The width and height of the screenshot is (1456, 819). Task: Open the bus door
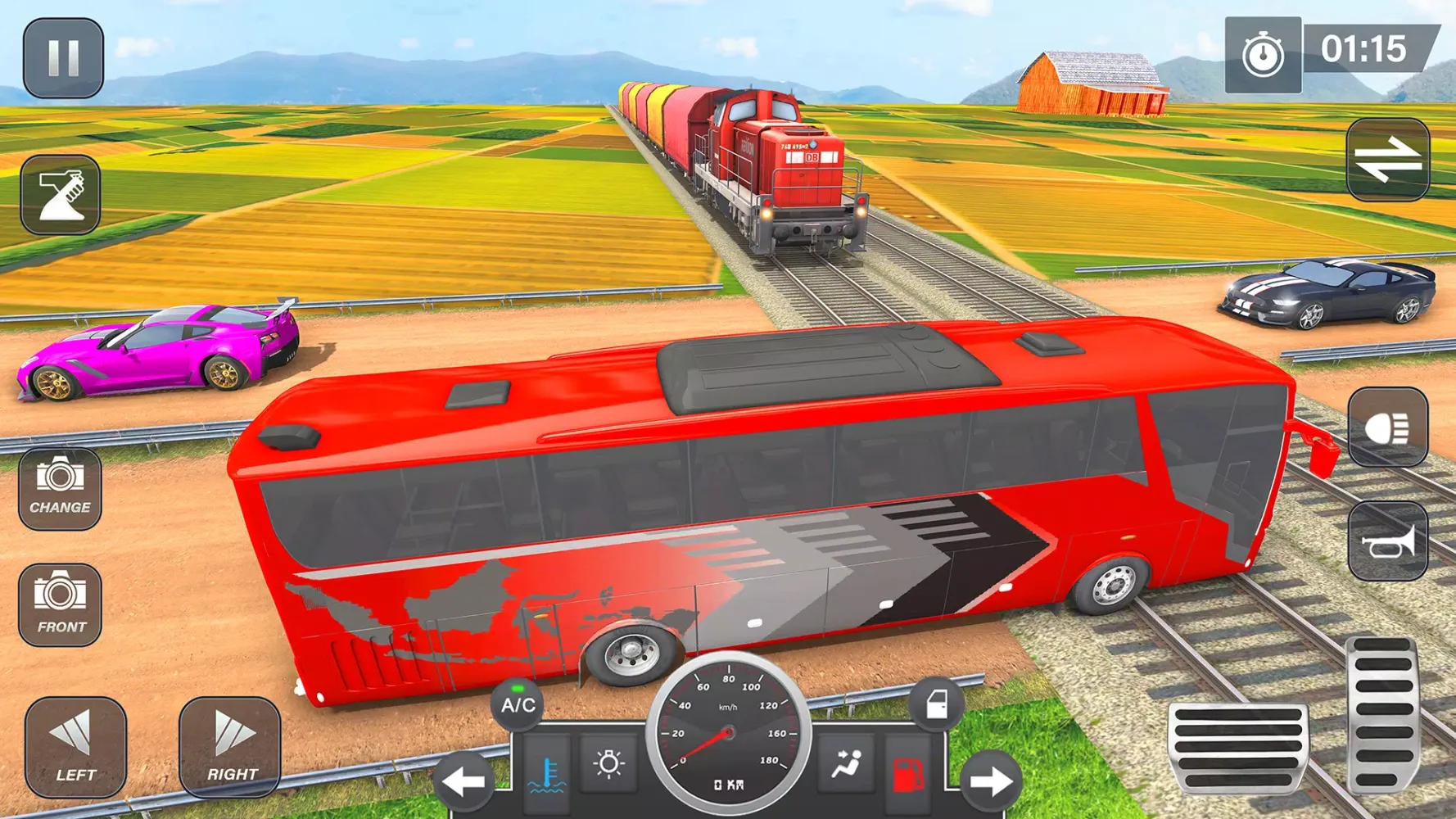coord(937,705)
